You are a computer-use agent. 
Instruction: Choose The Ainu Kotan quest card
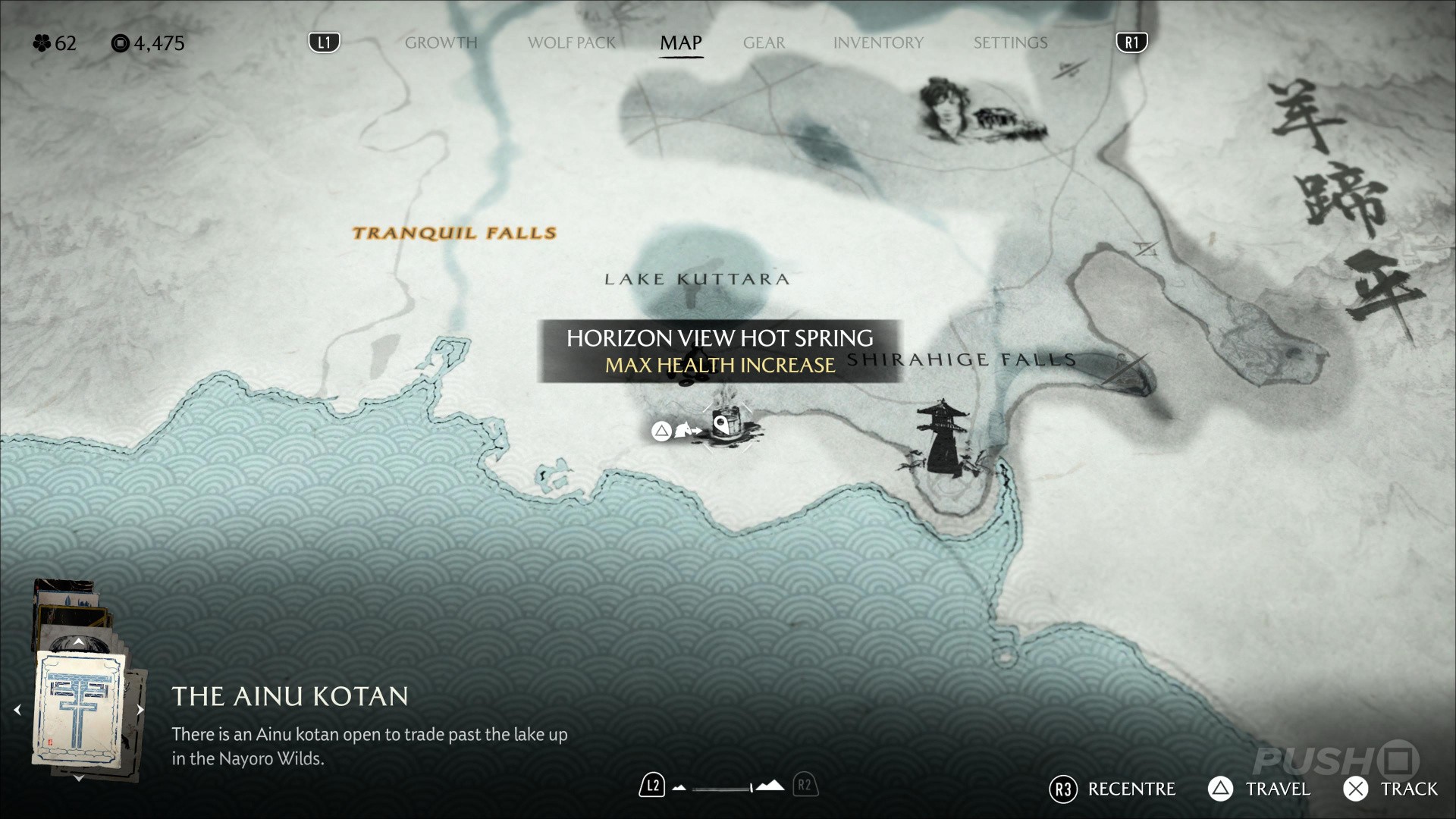click(x=79, y=710)
